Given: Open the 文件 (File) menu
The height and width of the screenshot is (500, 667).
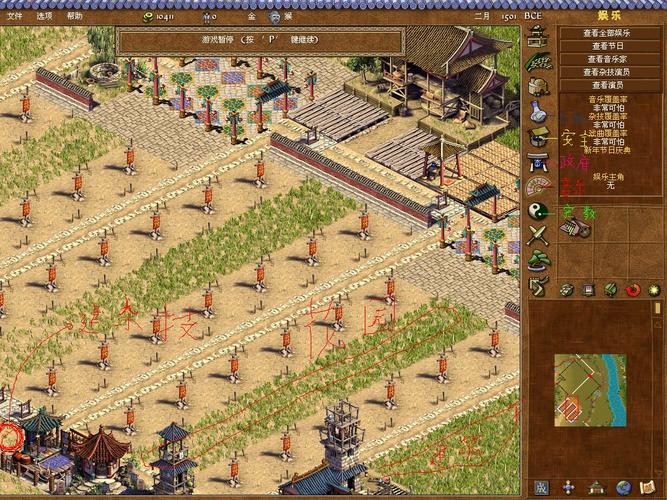Looking at the screenshot, I should coord(14,16).
